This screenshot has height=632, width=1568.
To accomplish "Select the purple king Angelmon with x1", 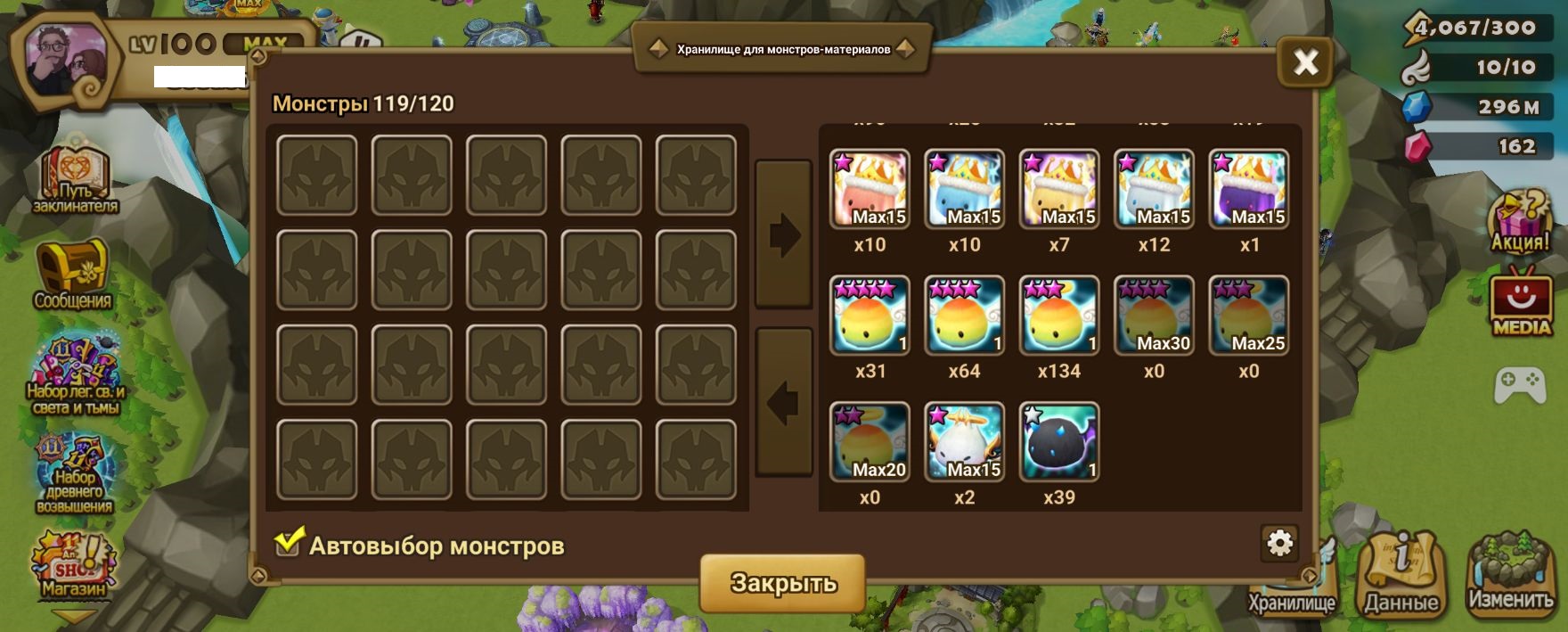I will [1248, 189].
